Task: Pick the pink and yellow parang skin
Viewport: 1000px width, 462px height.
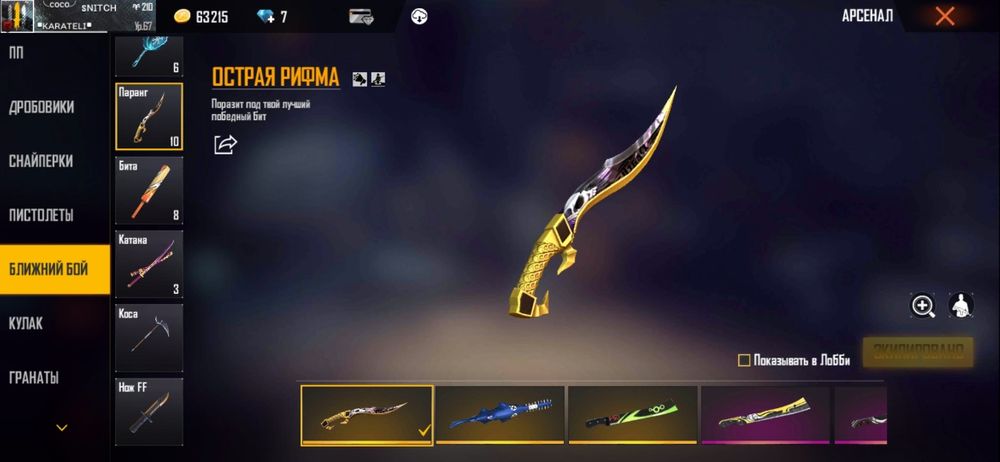Action: [765, 414]
